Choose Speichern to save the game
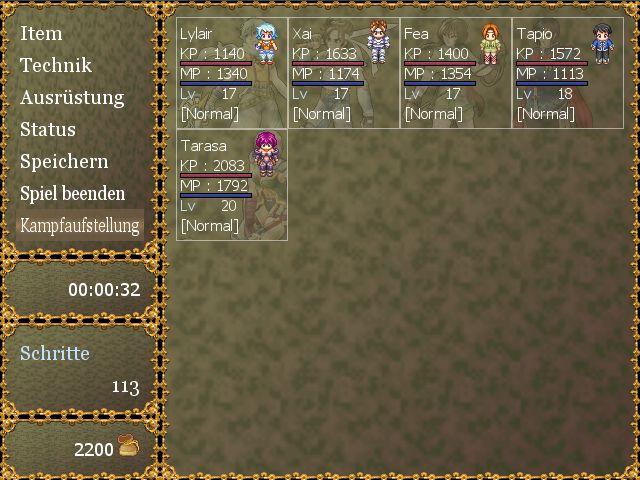 pos(64,161)
